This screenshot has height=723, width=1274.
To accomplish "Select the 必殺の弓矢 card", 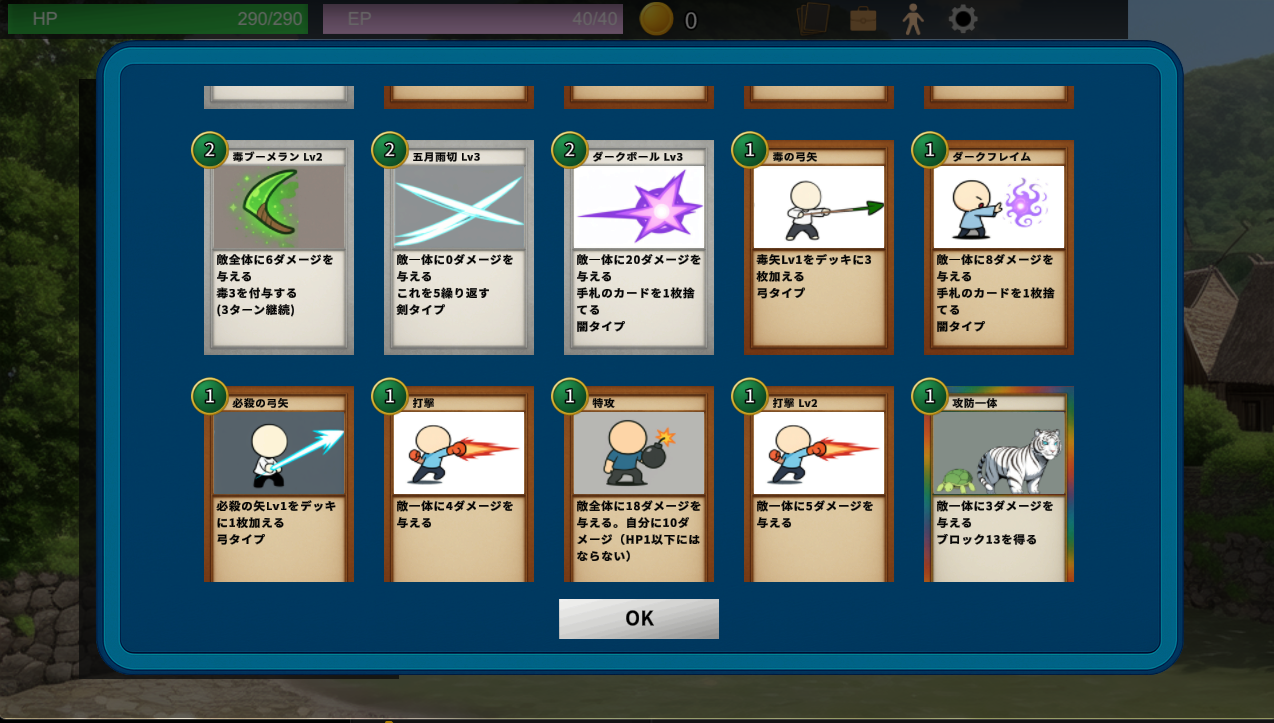I will tap(279, 485).
